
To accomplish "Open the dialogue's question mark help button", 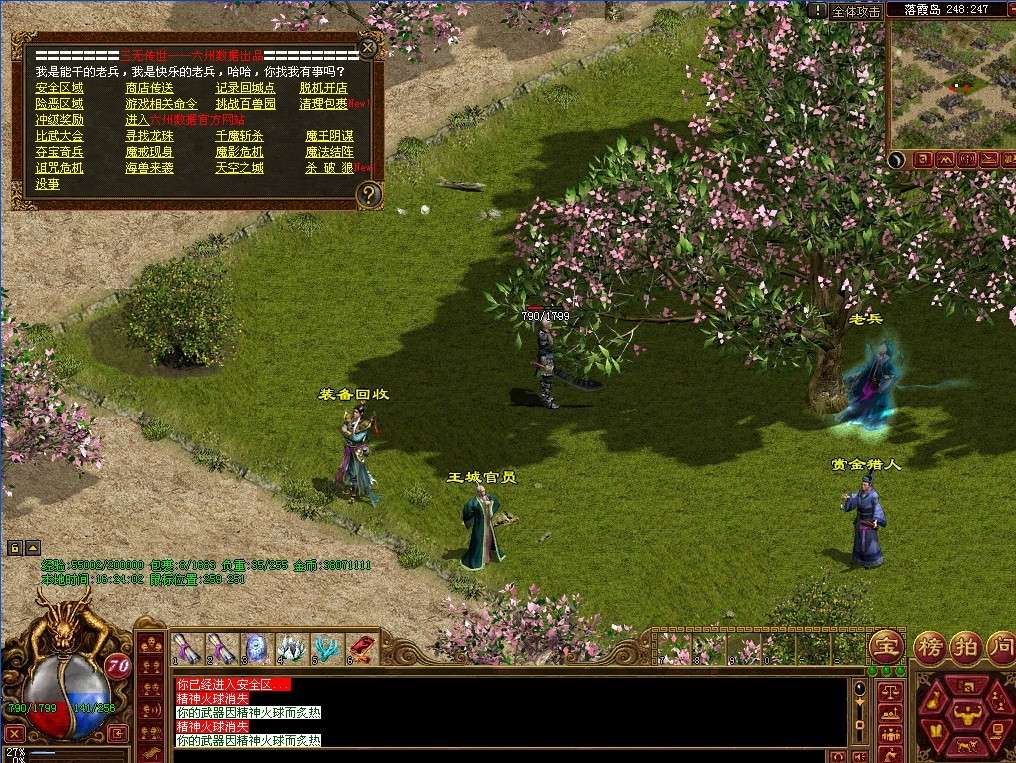I will pyautogui.click(x=369, y=194).
